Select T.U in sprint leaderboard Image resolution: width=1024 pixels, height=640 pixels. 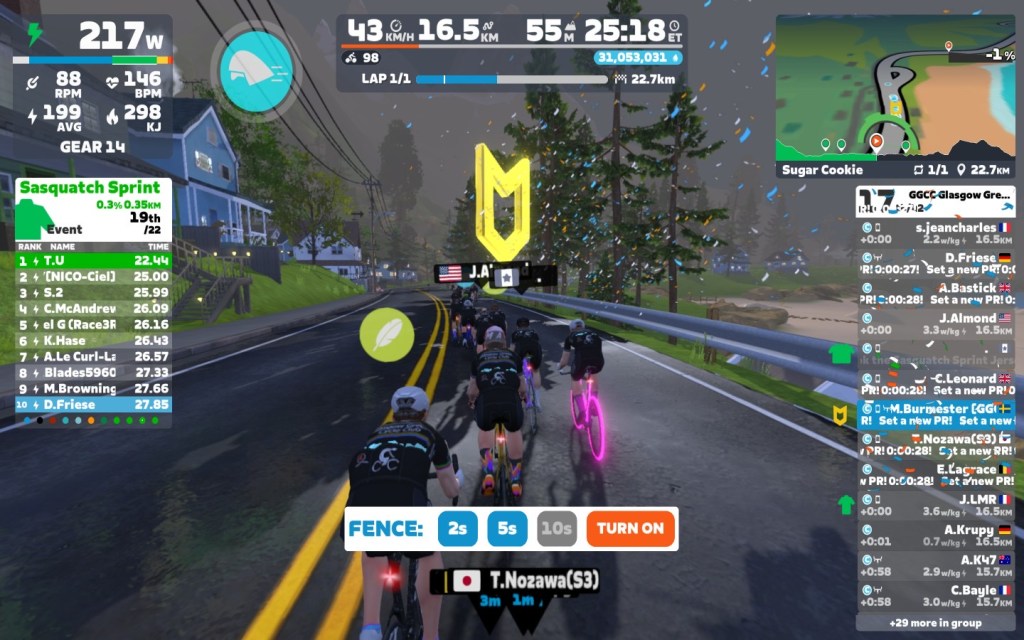[x=93, y=260]
